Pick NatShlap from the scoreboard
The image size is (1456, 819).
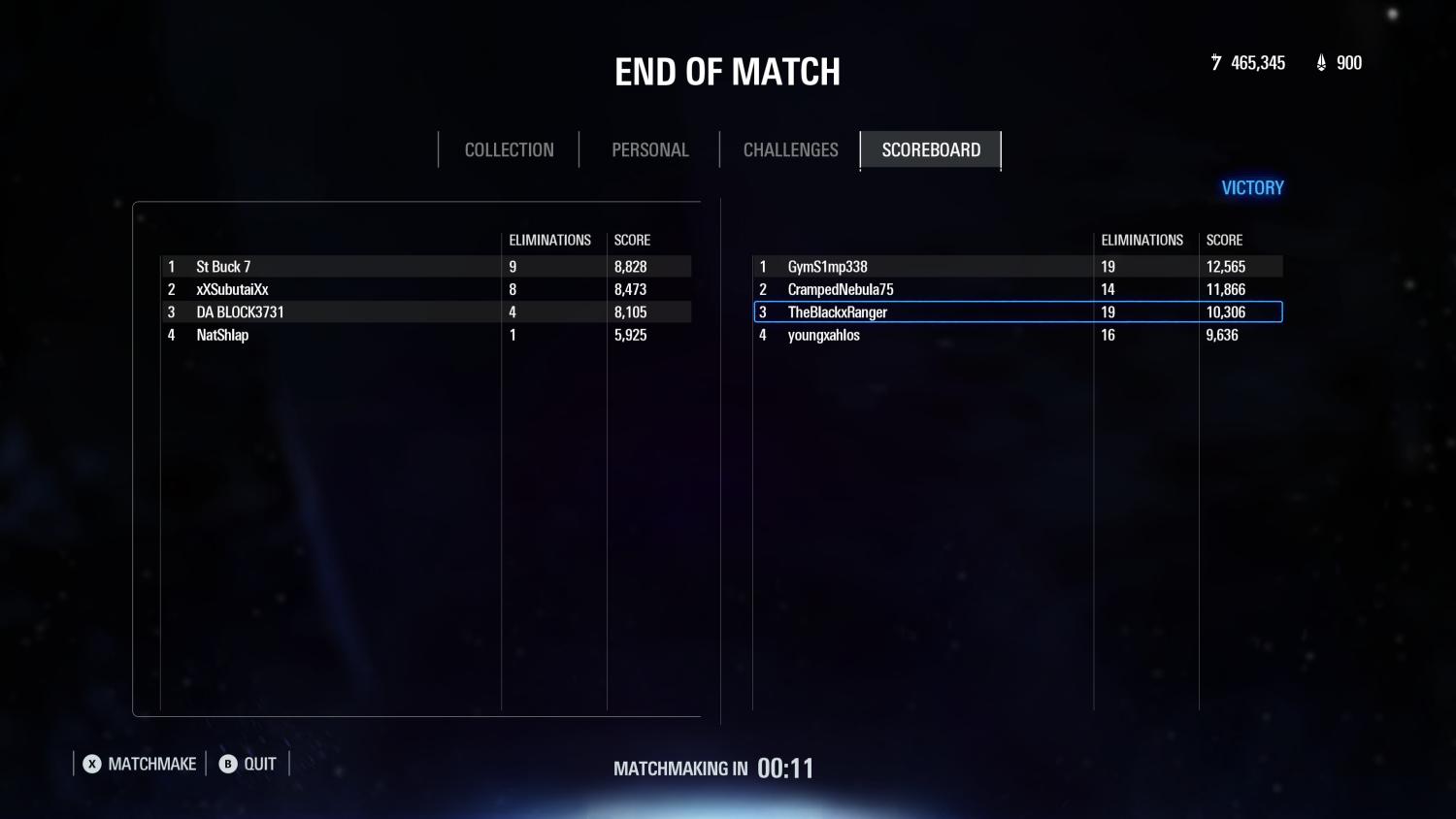point(425,335)
